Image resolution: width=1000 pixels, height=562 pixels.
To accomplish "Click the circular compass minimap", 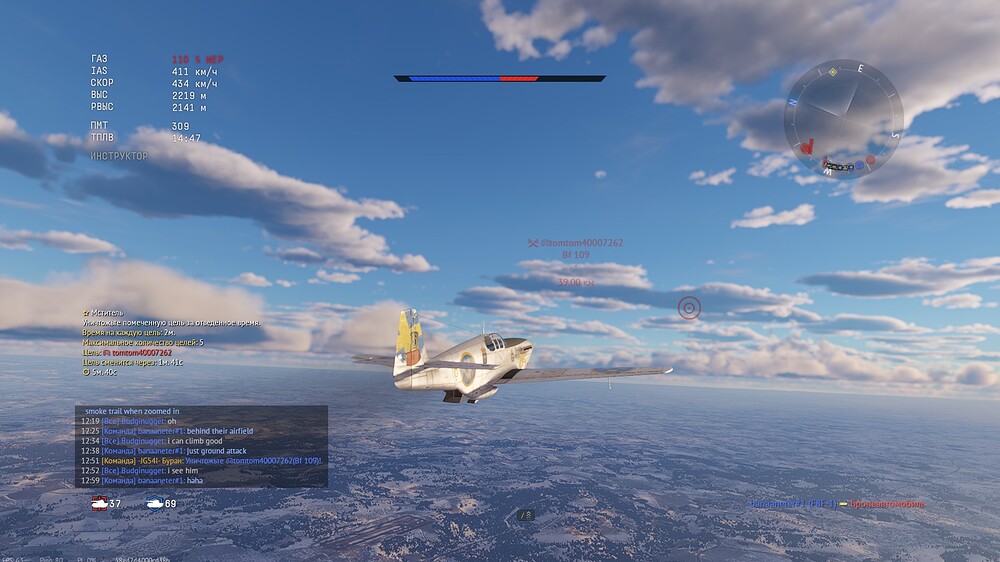I will (843, 118).
